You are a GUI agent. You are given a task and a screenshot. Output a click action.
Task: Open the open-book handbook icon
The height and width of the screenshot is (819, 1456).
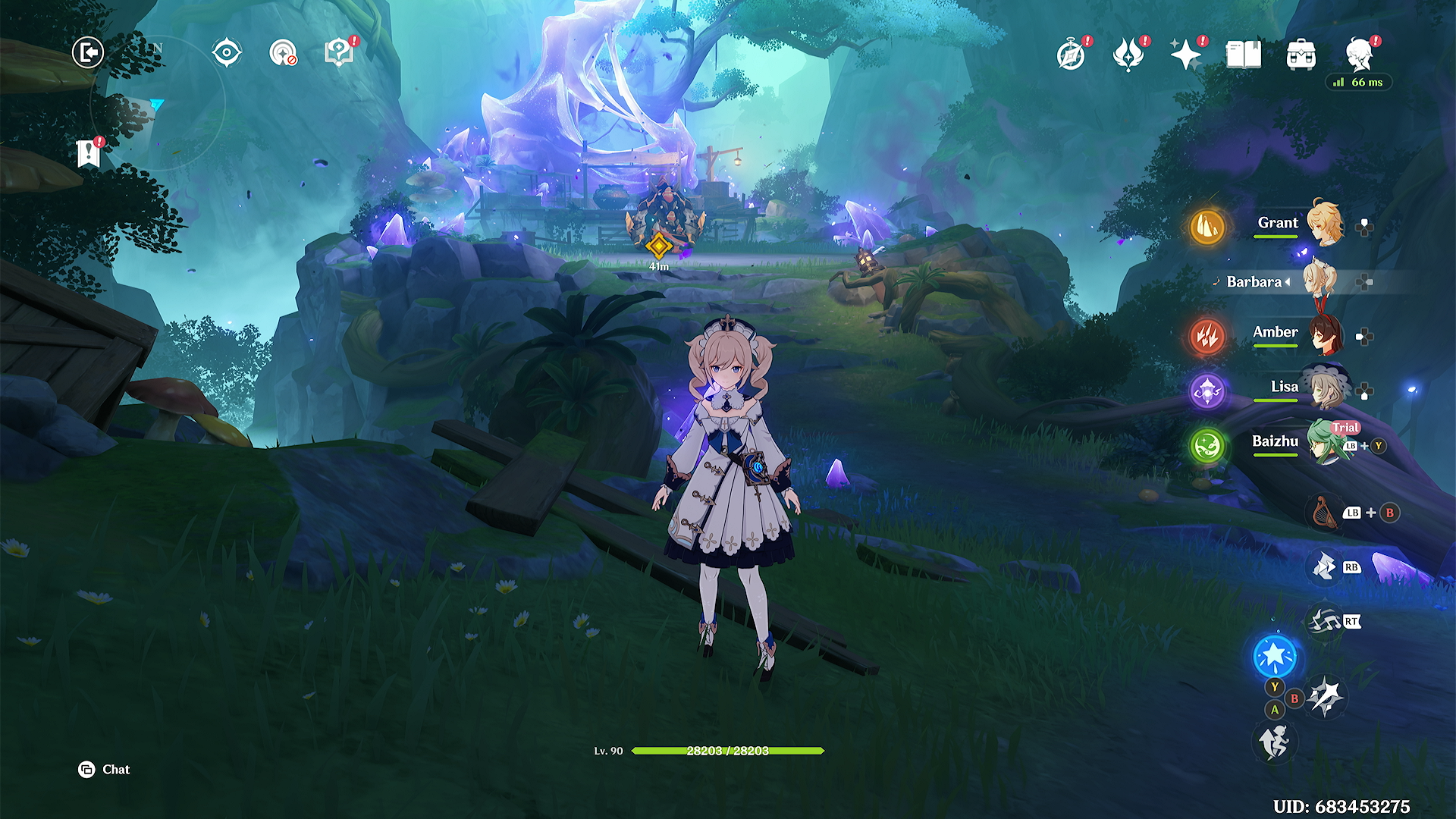pos(1244,55)
